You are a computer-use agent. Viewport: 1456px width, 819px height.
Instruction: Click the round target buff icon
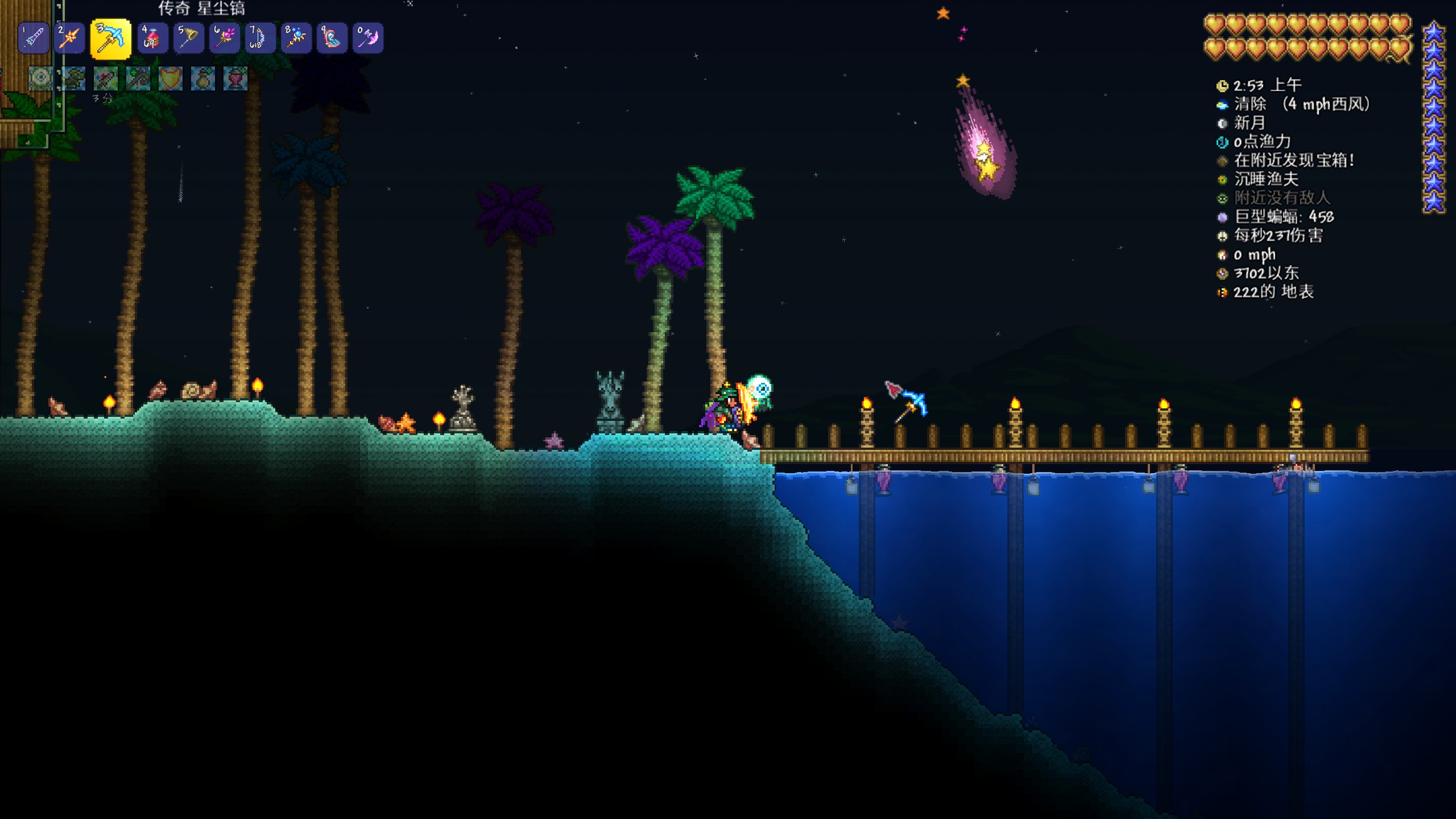(x=41, y=78)
